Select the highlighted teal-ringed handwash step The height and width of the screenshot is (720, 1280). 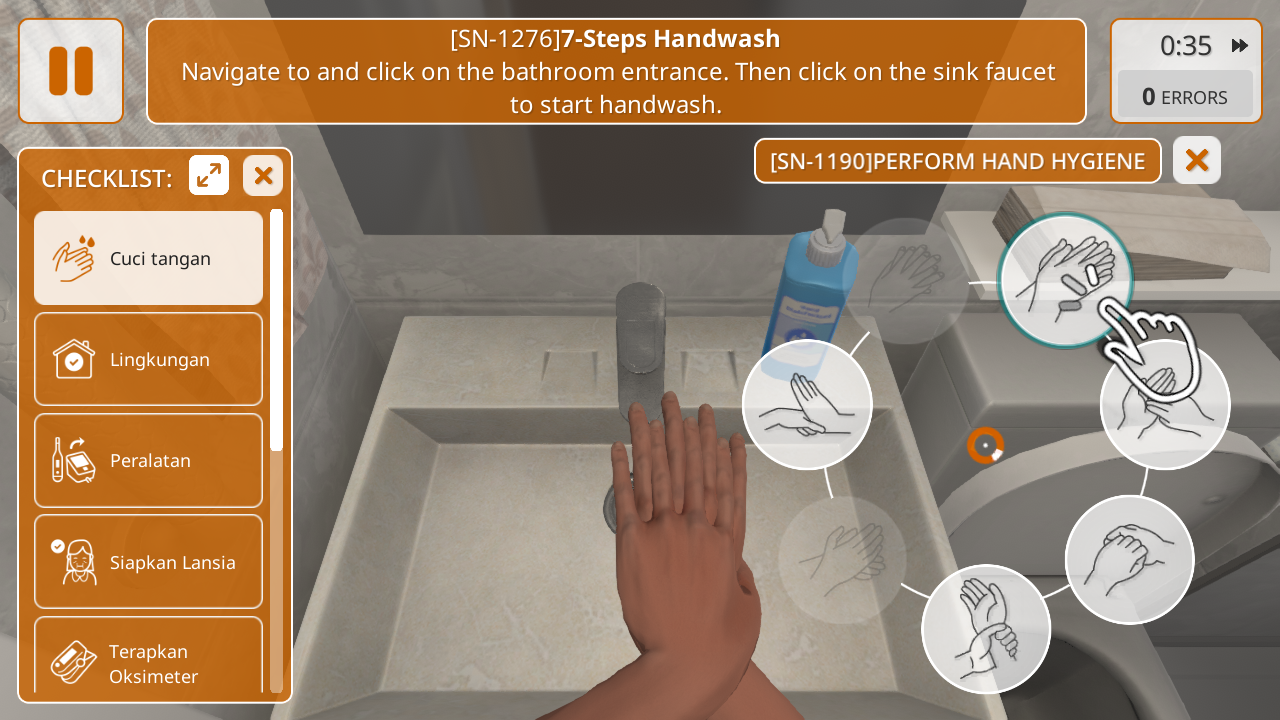click(x=1065, y=280)
